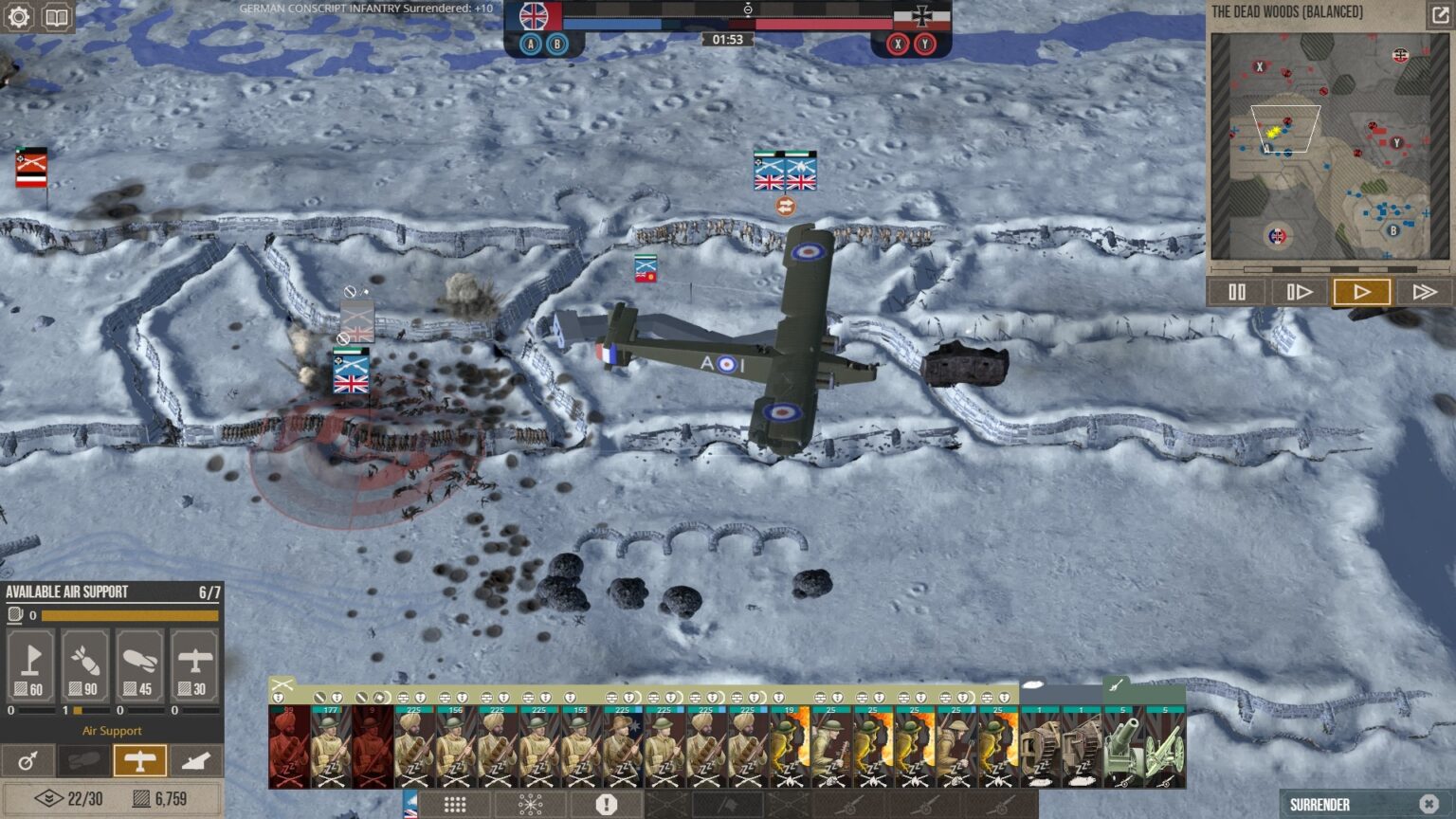Enable the rocket flare support category
Image resolution: width=1456 pixels, height=819 pixels.
[196, 759]
